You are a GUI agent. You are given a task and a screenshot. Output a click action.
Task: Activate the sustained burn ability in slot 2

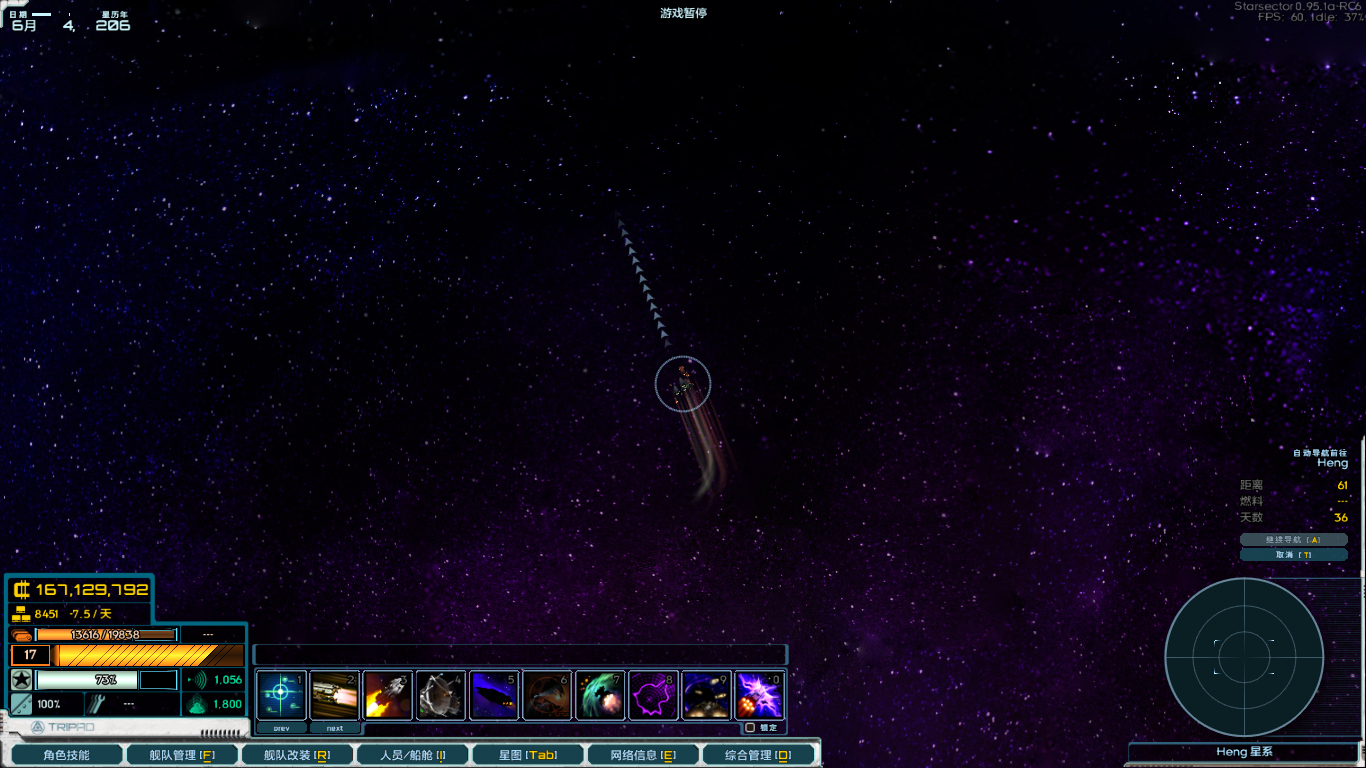334,694
